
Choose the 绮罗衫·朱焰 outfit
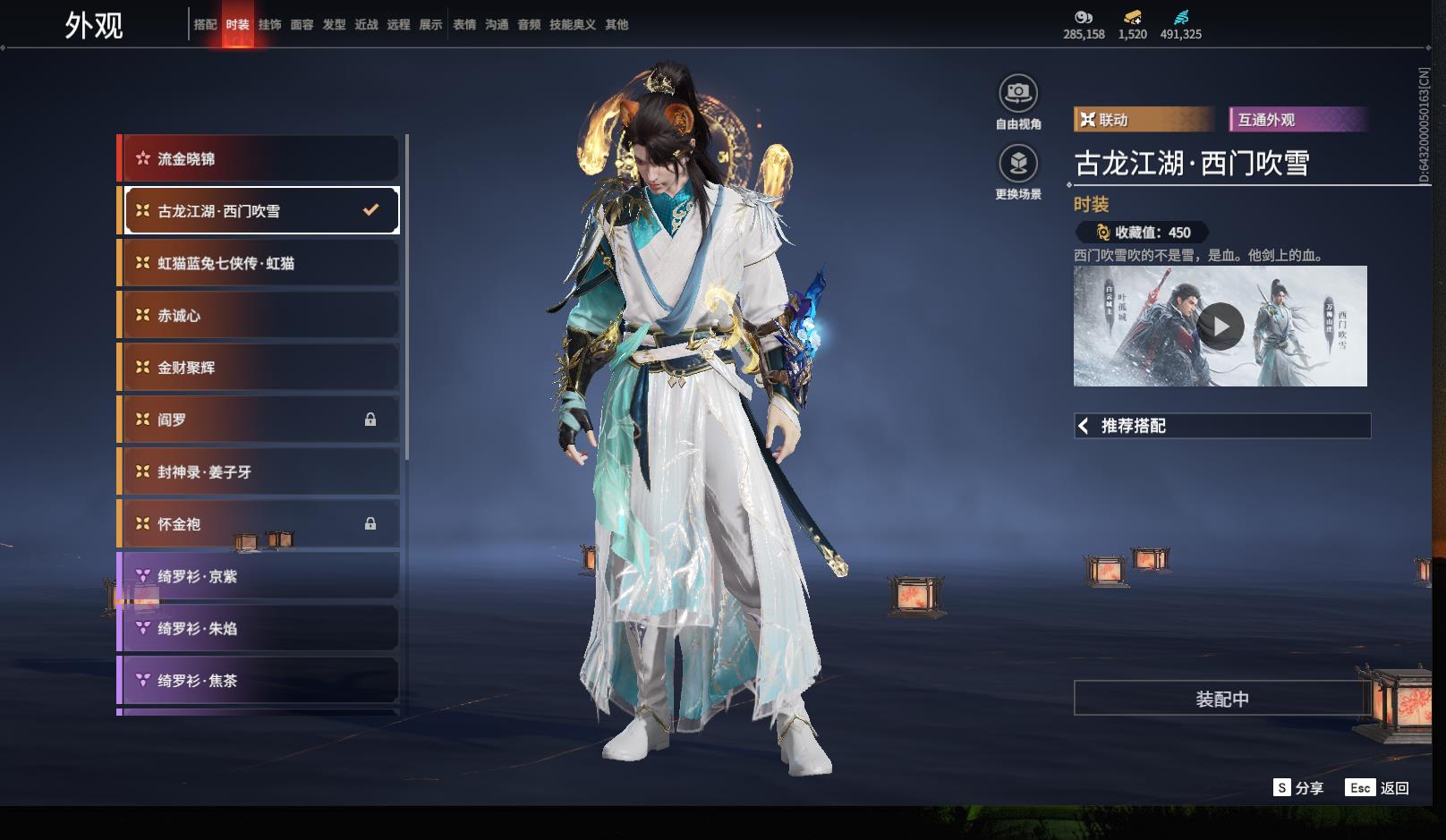point(259,628)
